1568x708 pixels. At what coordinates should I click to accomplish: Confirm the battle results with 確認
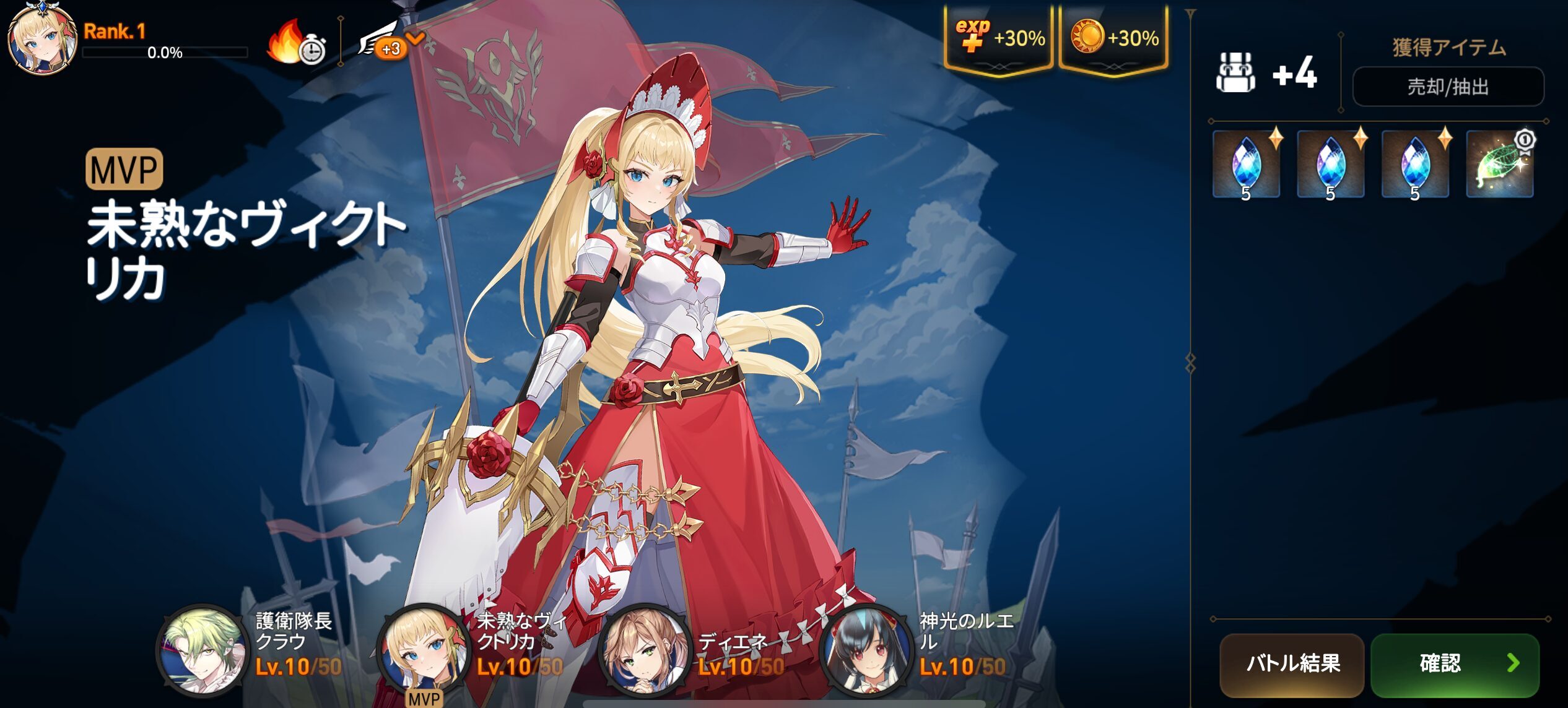tap(1455, 664)
